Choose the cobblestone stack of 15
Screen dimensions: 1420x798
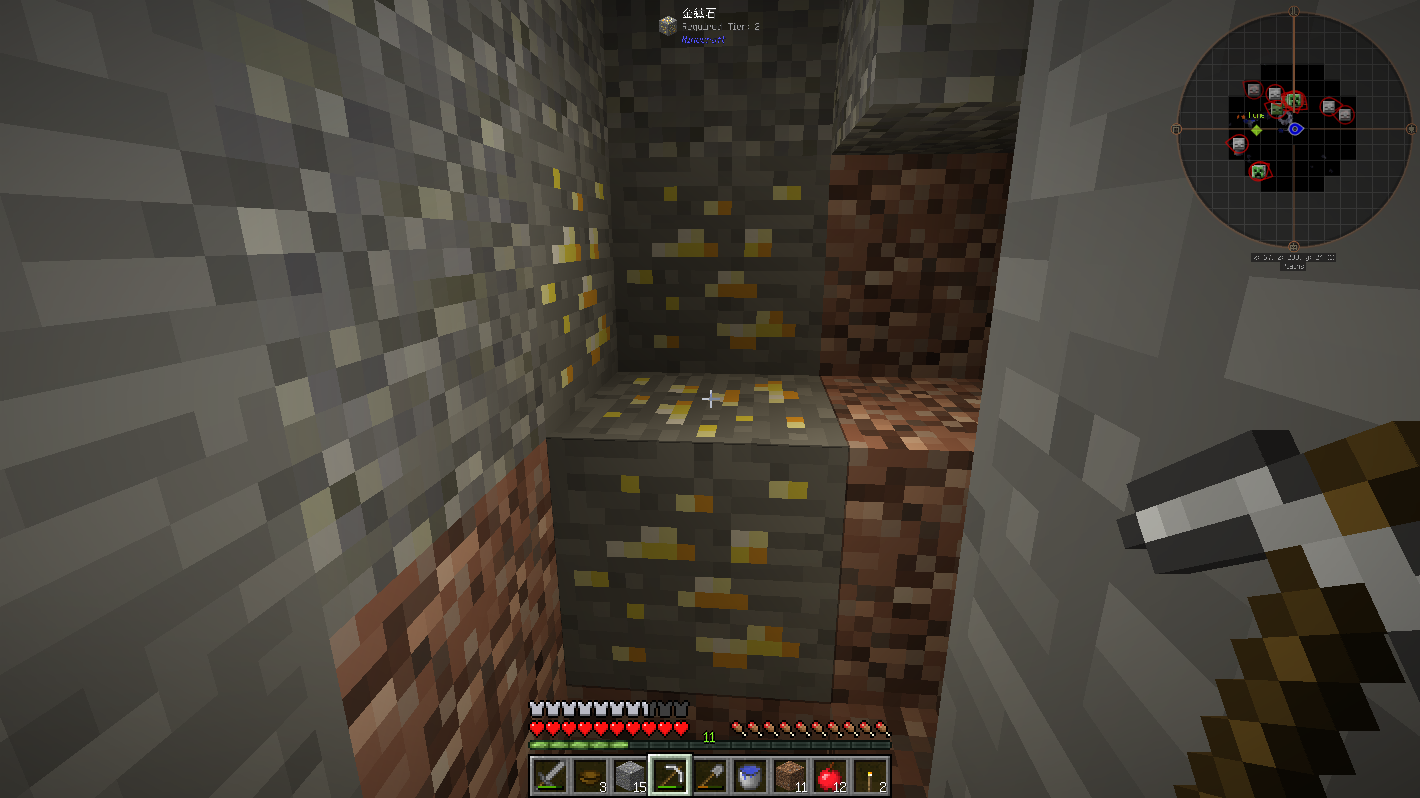[628, 775]
